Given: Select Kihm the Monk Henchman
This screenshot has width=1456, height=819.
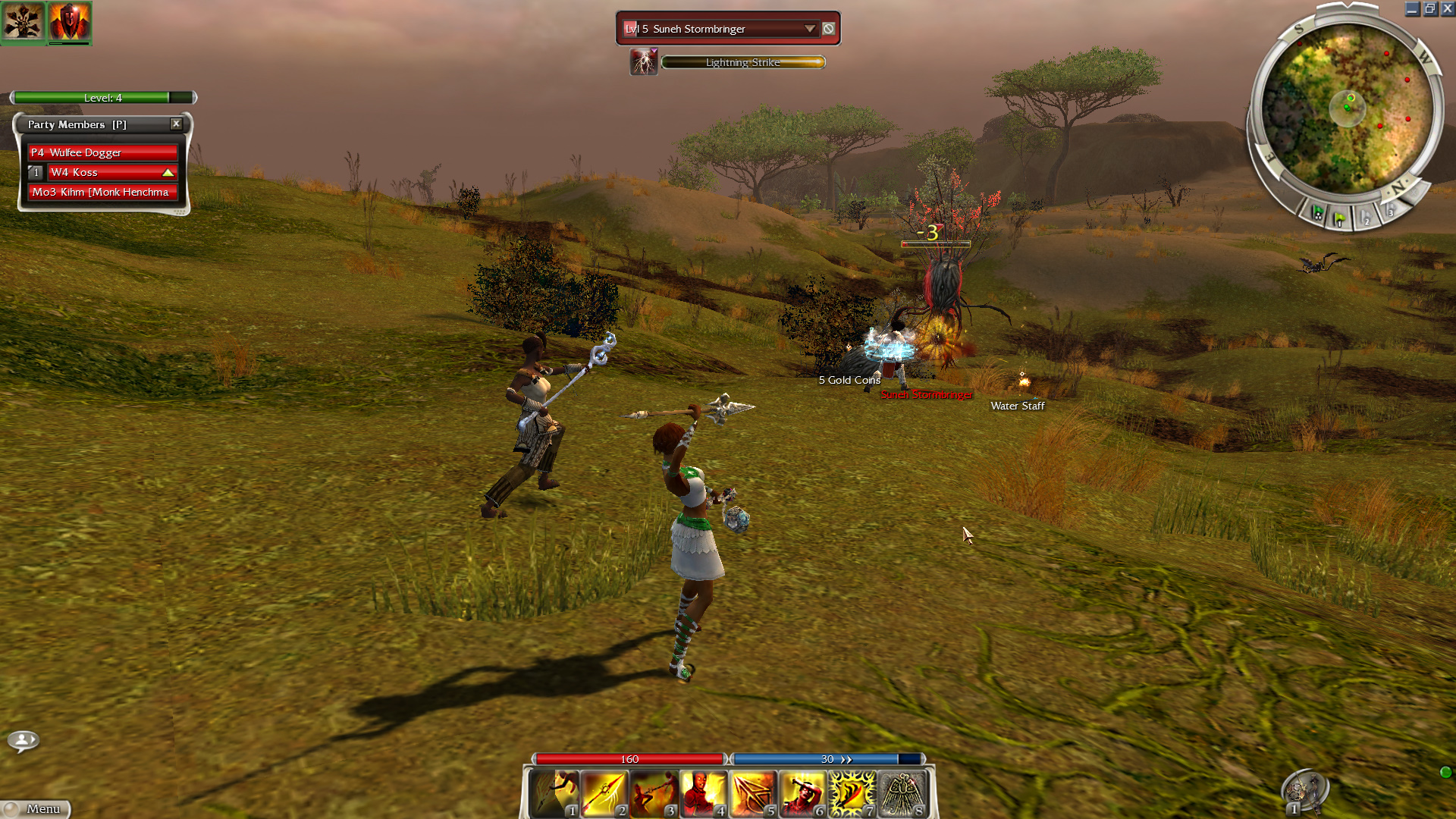Looking at the screenshot, I should click(102, 192).
